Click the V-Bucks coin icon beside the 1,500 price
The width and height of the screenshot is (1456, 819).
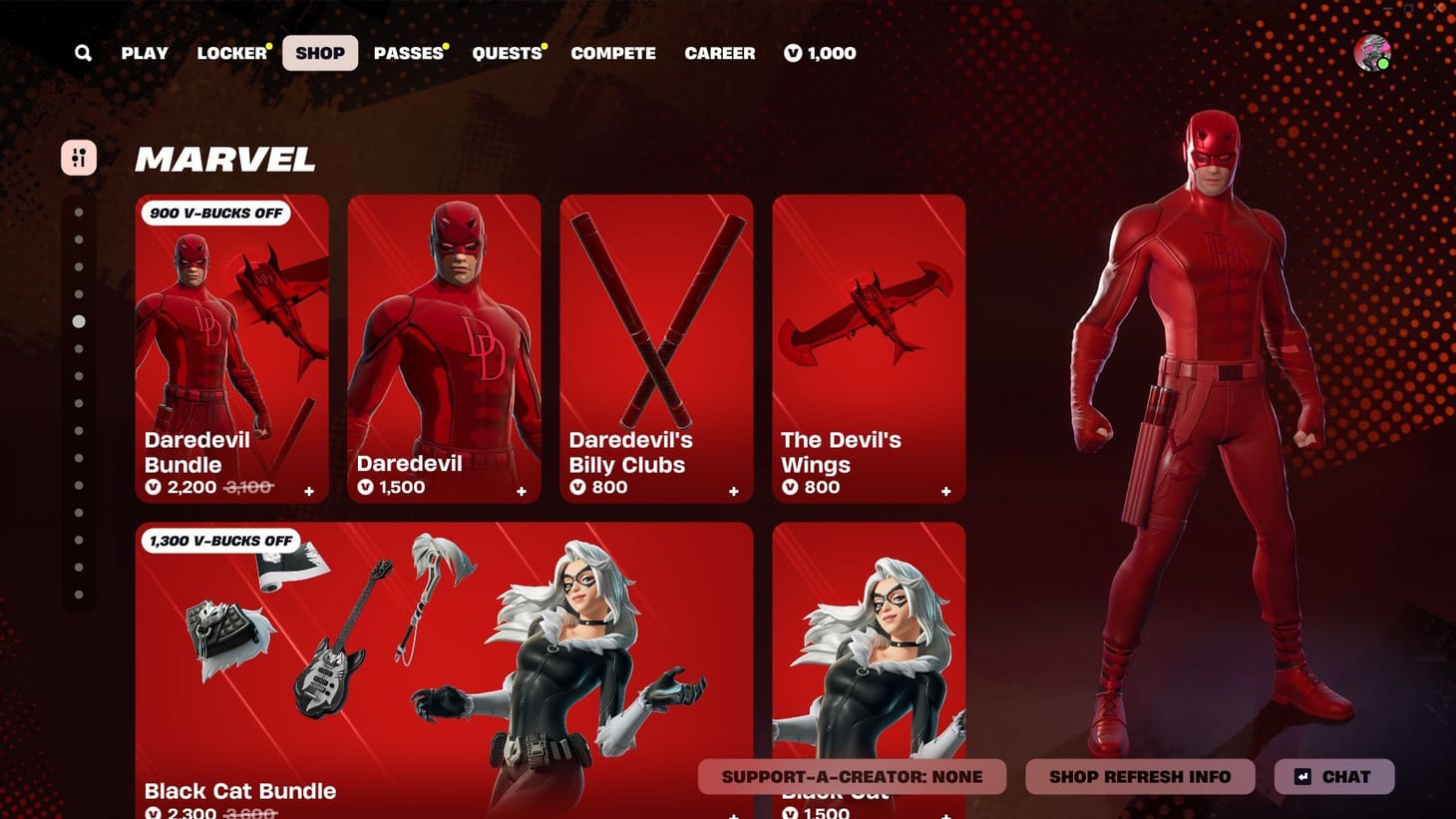(367, 487)
